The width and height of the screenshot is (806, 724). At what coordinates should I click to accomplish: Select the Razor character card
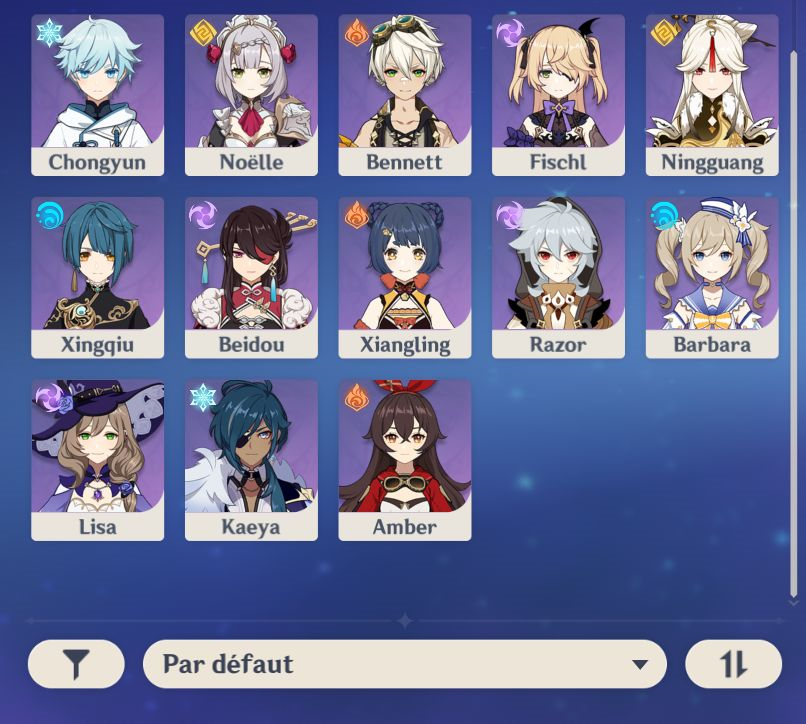pyautogui.click(x=558, y=276)
